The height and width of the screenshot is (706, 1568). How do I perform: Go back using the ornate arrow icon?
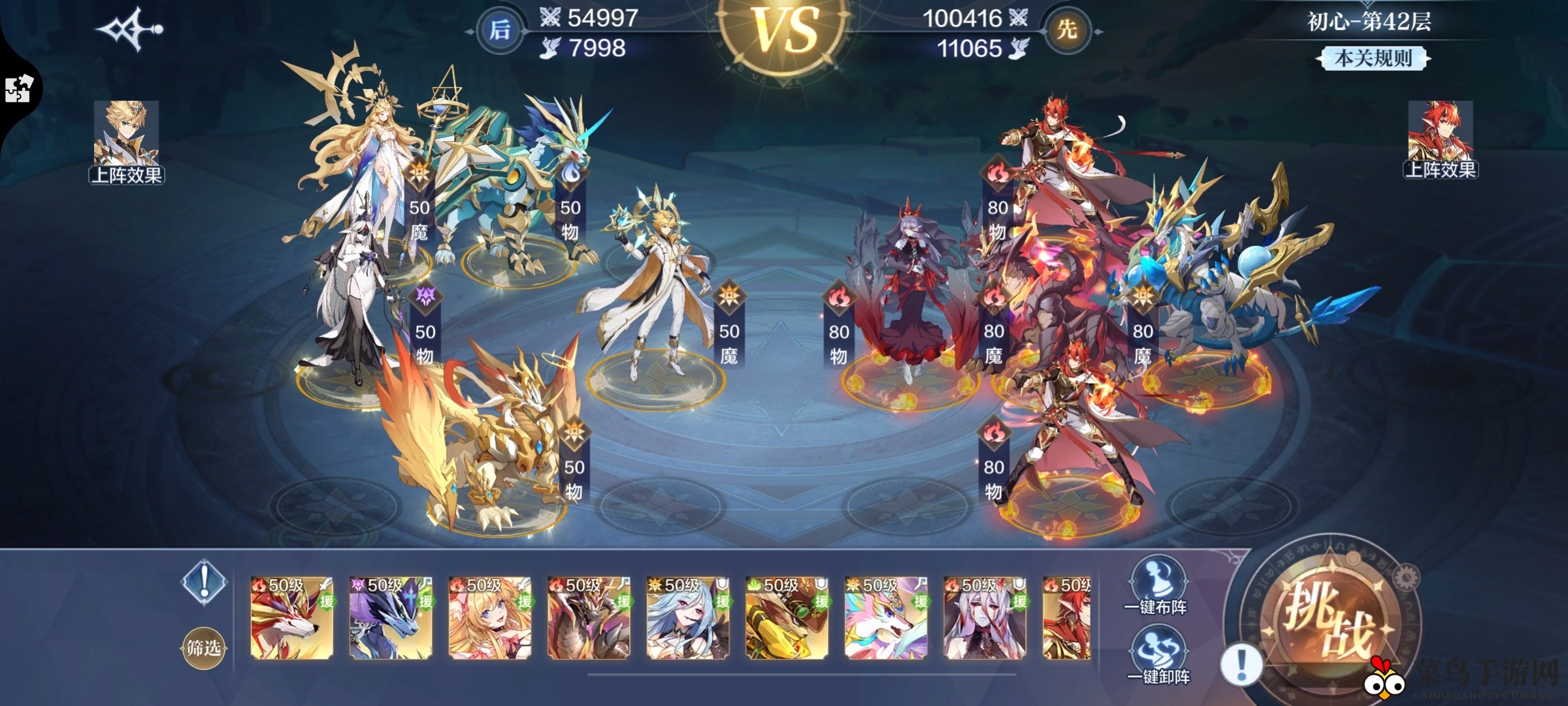(129, 29)
